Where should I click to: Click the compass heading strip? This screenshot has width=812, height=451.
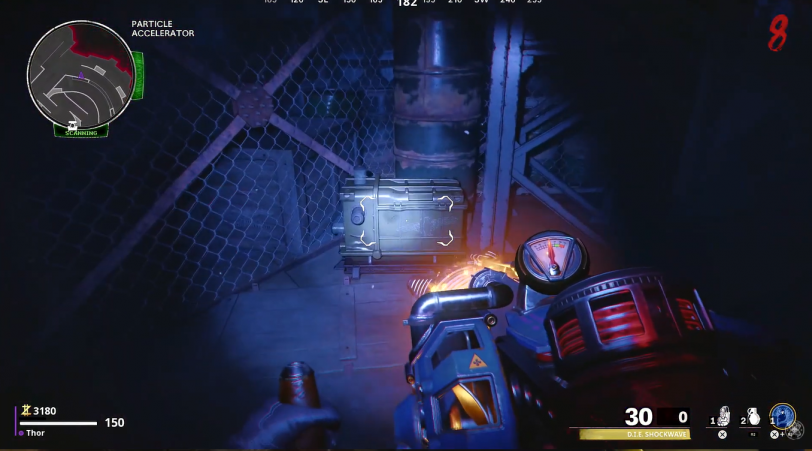(x=406, y=4)
